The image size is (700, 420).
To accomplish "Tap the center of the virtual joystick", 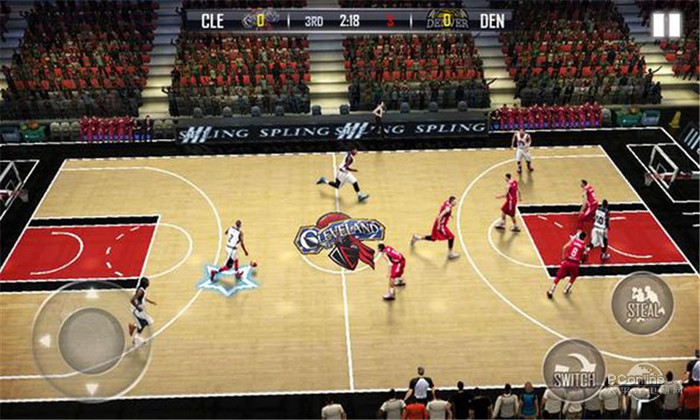I will [91, 341].
